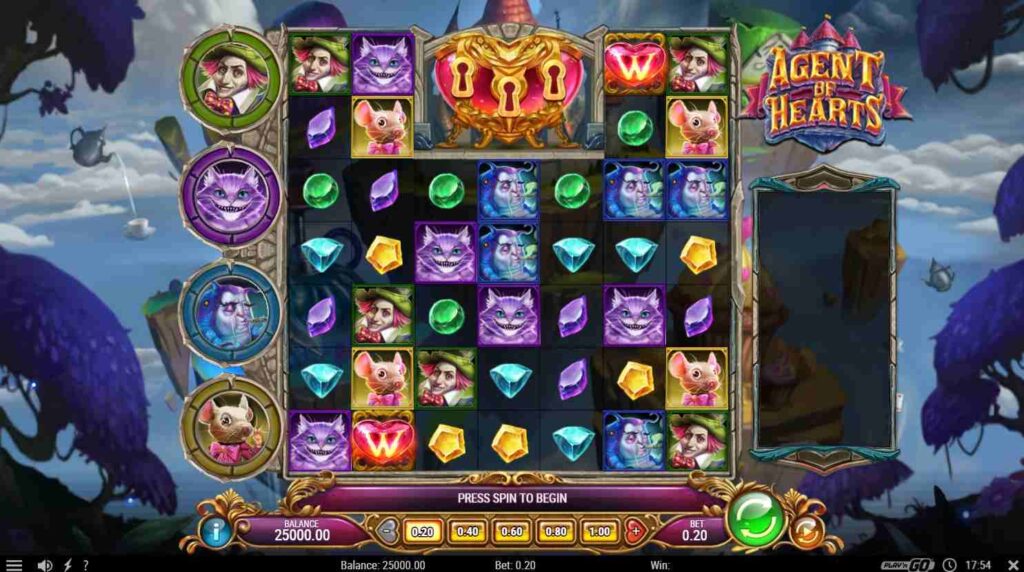Start auto play with the orange button
1024x572 pixels.
[x=806, y=530]
